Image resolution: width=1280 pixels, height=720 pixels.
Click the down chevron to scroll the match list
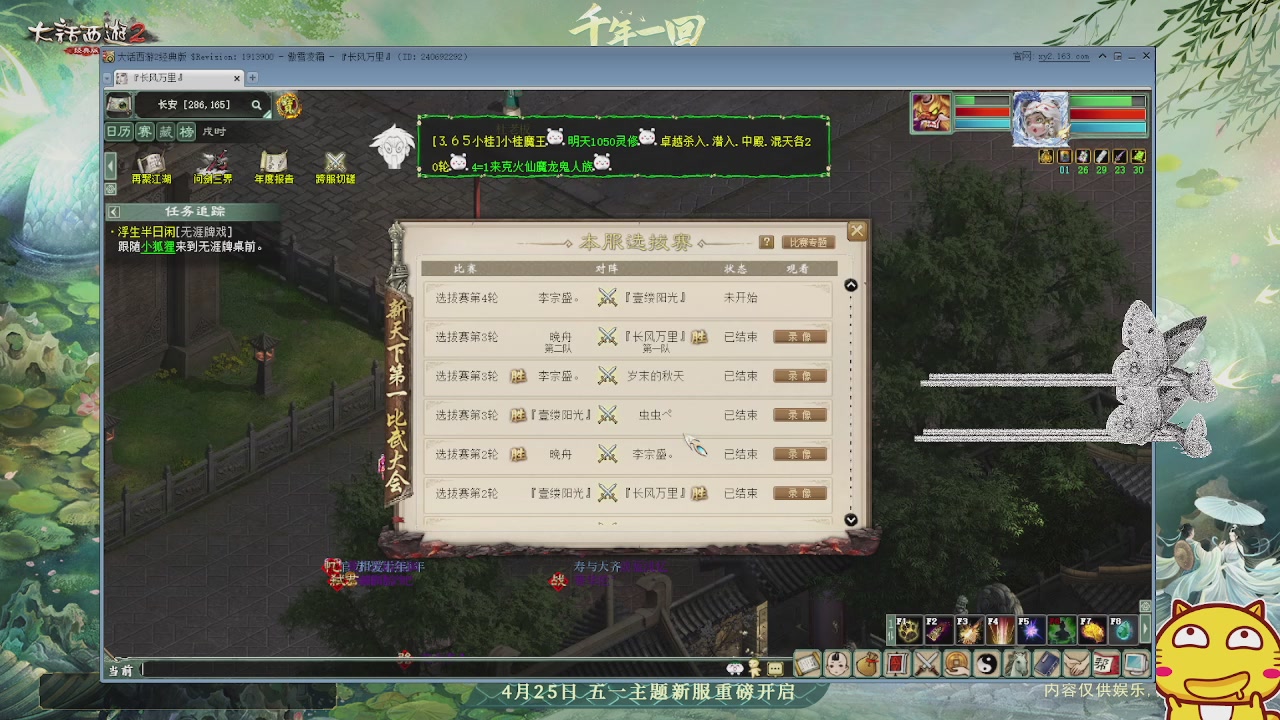pyautogui.click(x=851, y=520)
